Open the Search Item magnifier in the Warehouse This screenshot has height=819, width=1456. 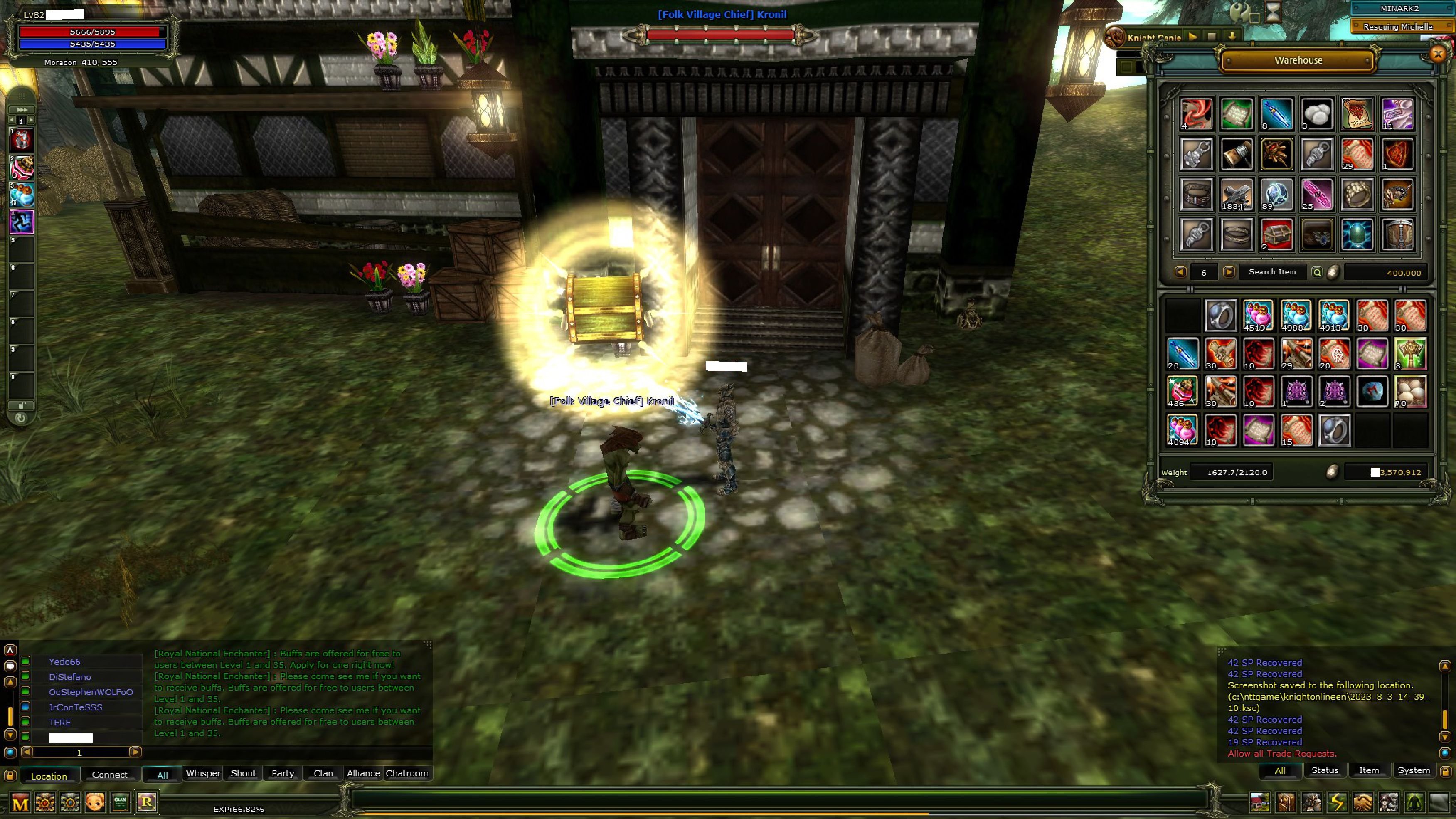pos(1316,272)
